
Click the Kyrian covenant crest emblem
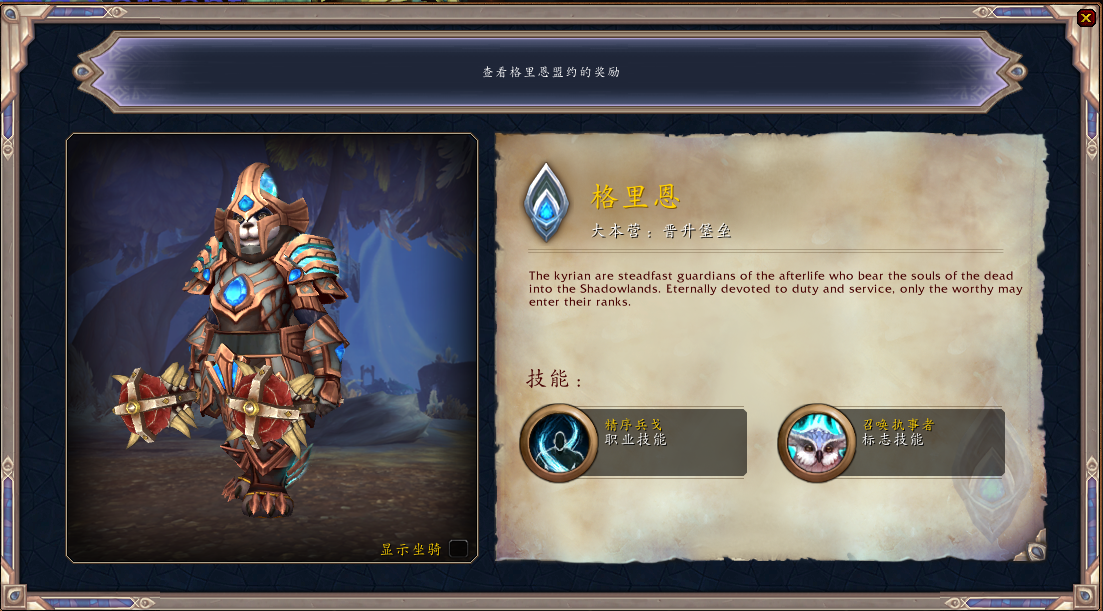point(544,203)
